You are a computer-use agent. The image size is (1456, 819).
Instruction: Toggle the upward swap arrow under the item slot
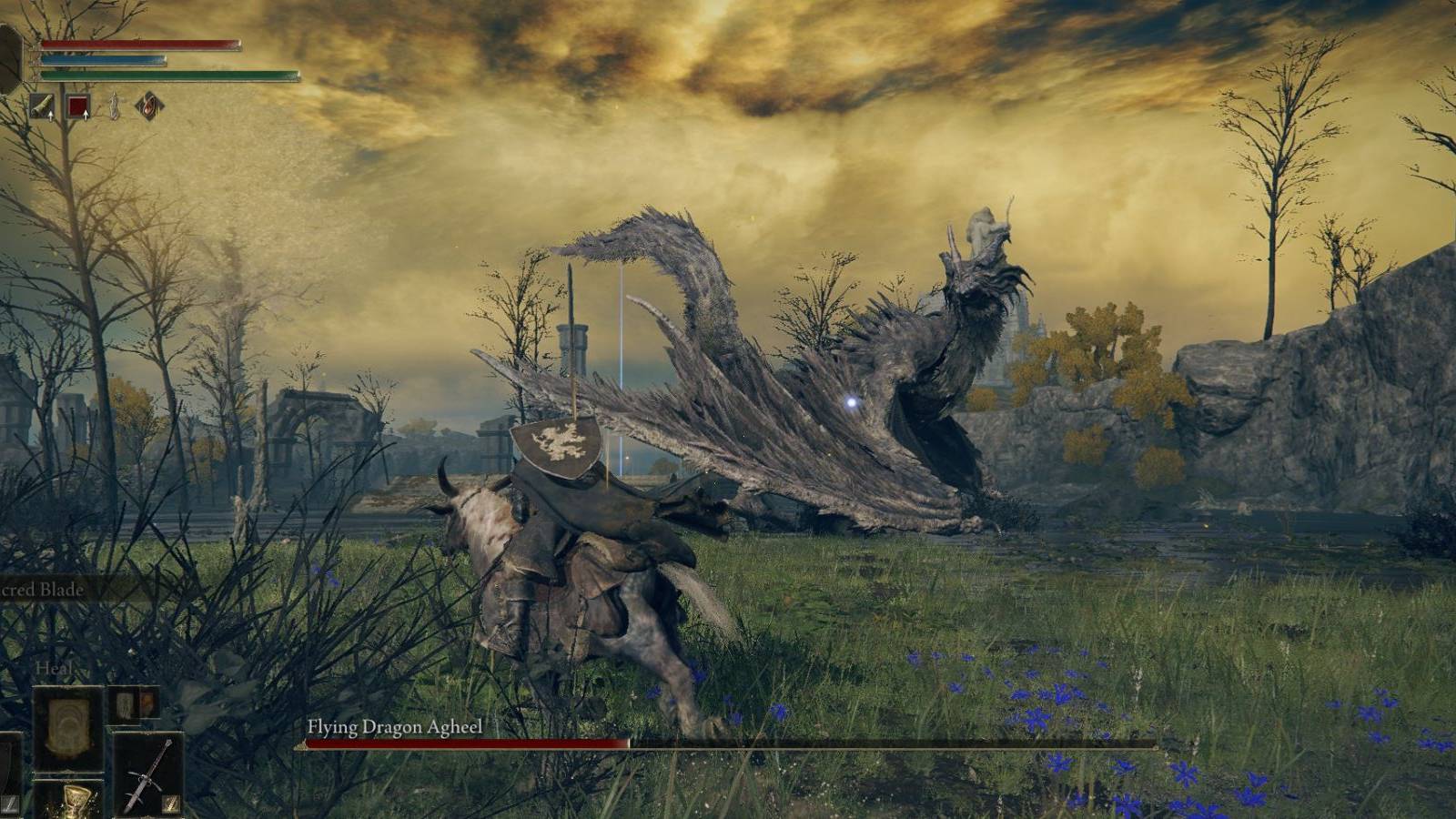[86, 116]
